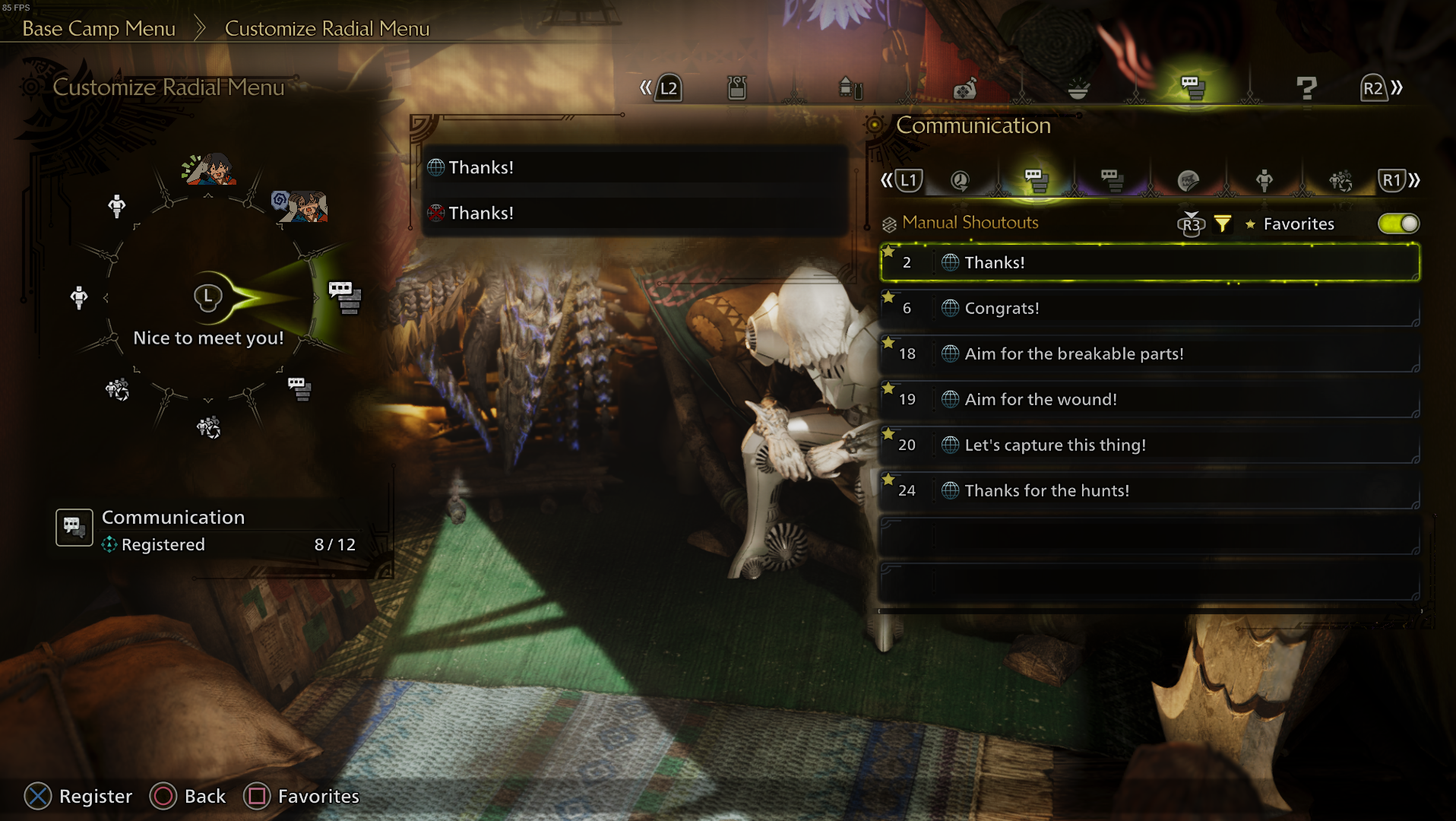Open the Gestures sub-tab icon
Screen dimensions: 1456x821
pyautogui.click(x=1339, y=180)
